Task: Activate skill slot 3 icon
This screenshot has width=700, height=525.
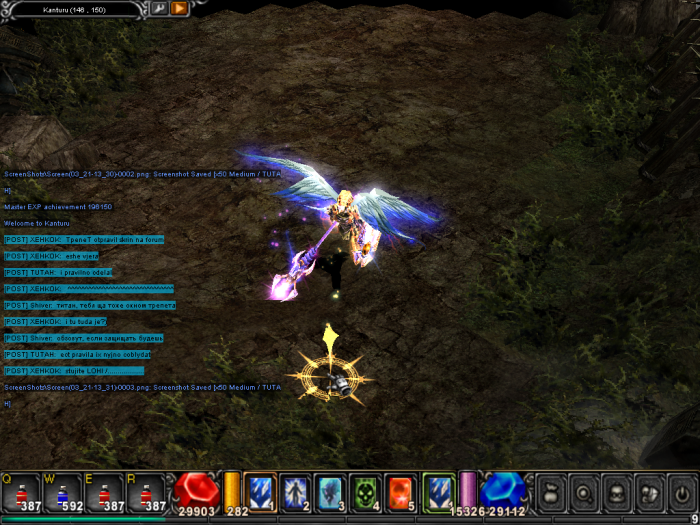Action: pos(330,491)
